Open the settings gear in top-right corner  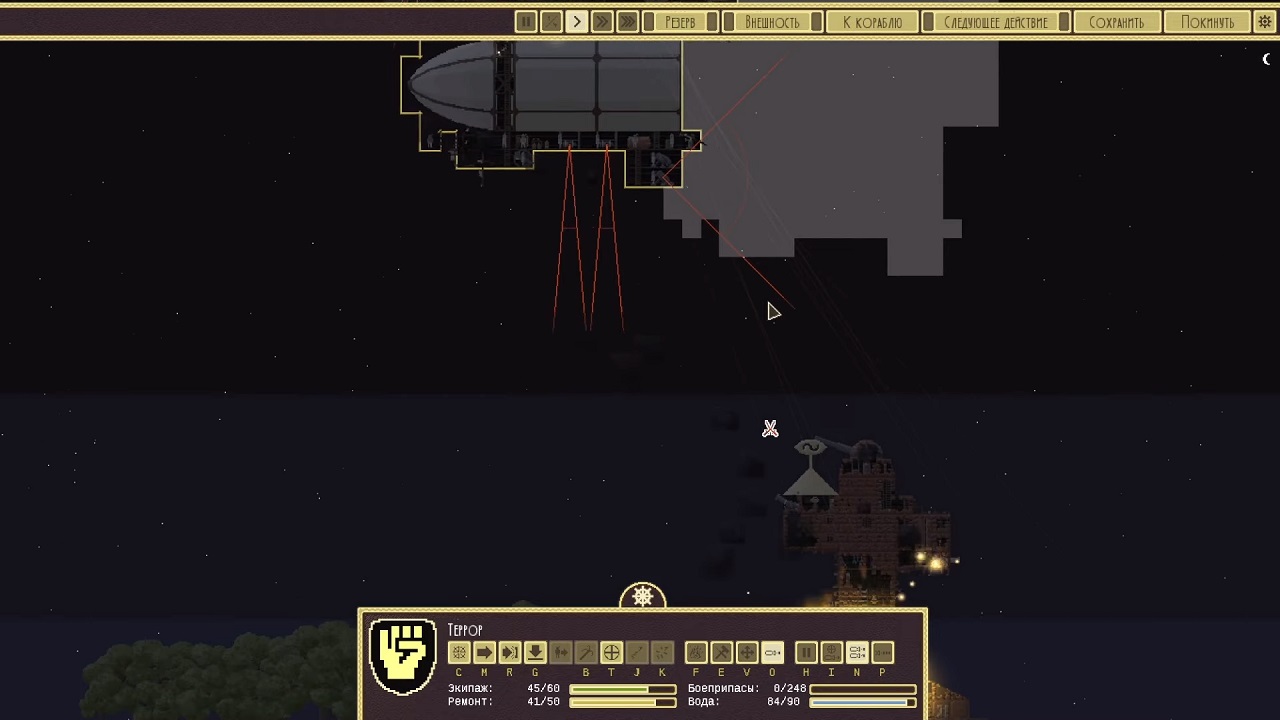point(1264,21)
